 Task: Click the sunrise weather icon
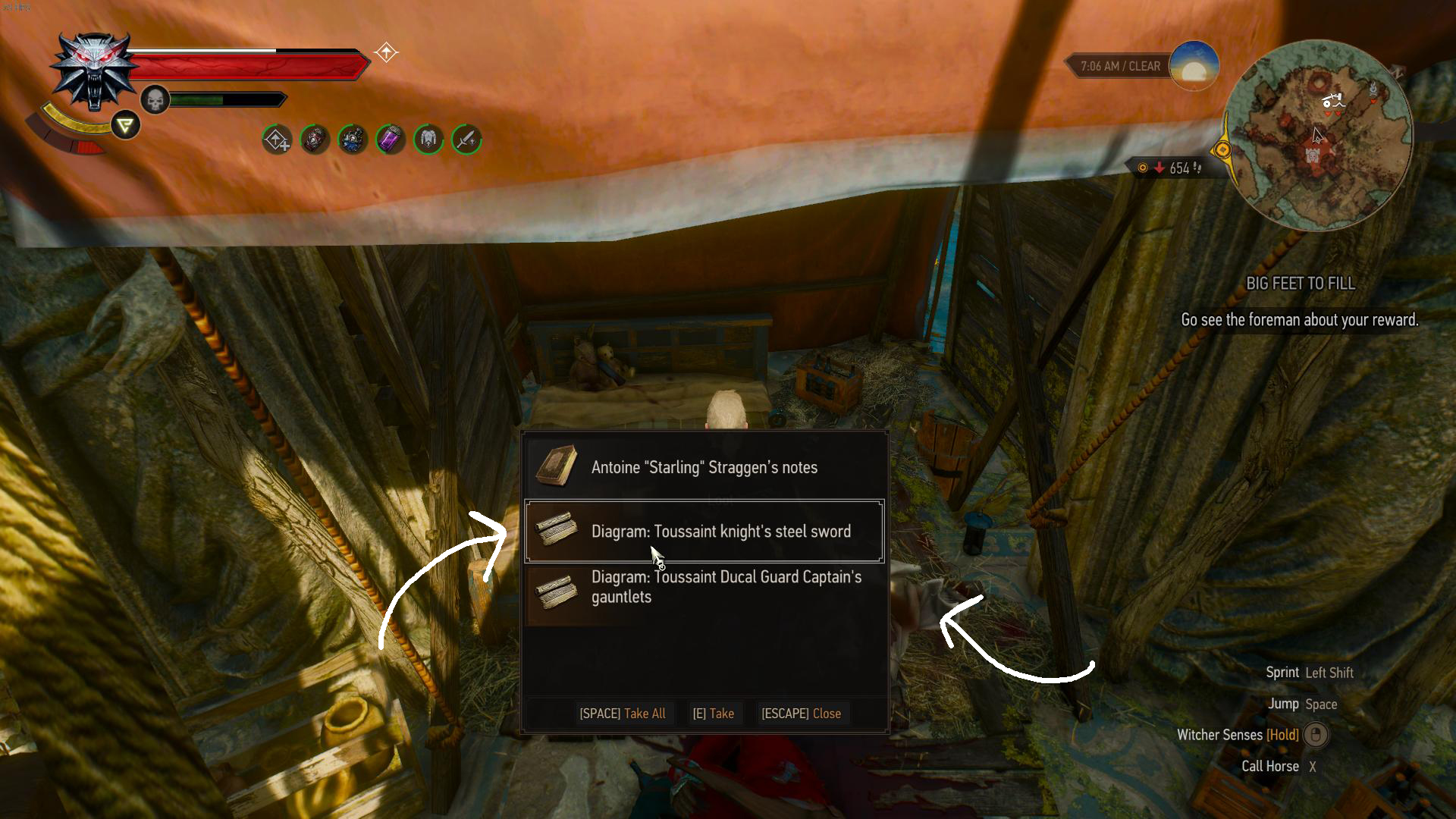(x=1194, y=66)
